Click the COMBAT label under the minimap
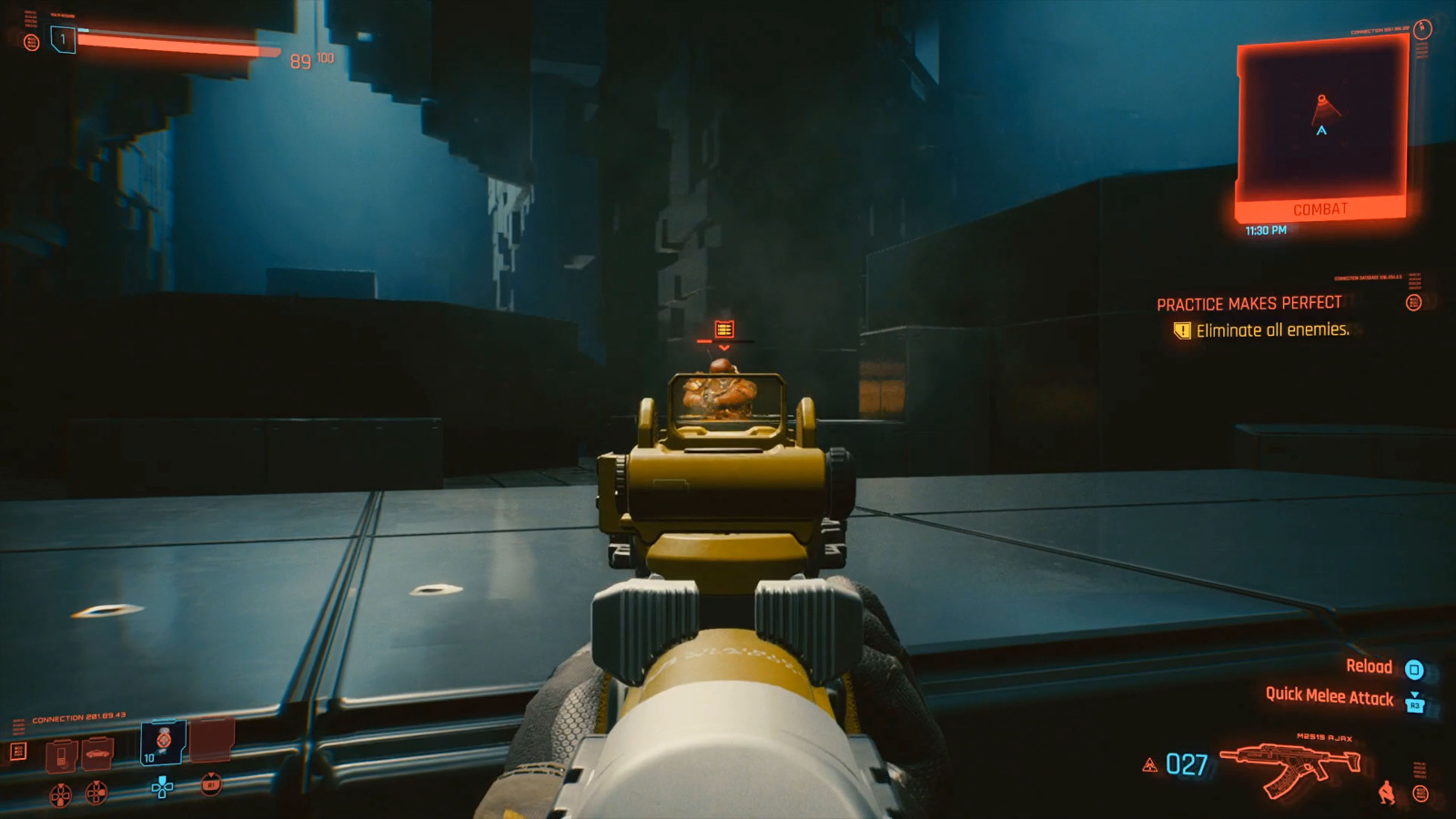Screen dimensions: 1456x819 click(1319, 209)
